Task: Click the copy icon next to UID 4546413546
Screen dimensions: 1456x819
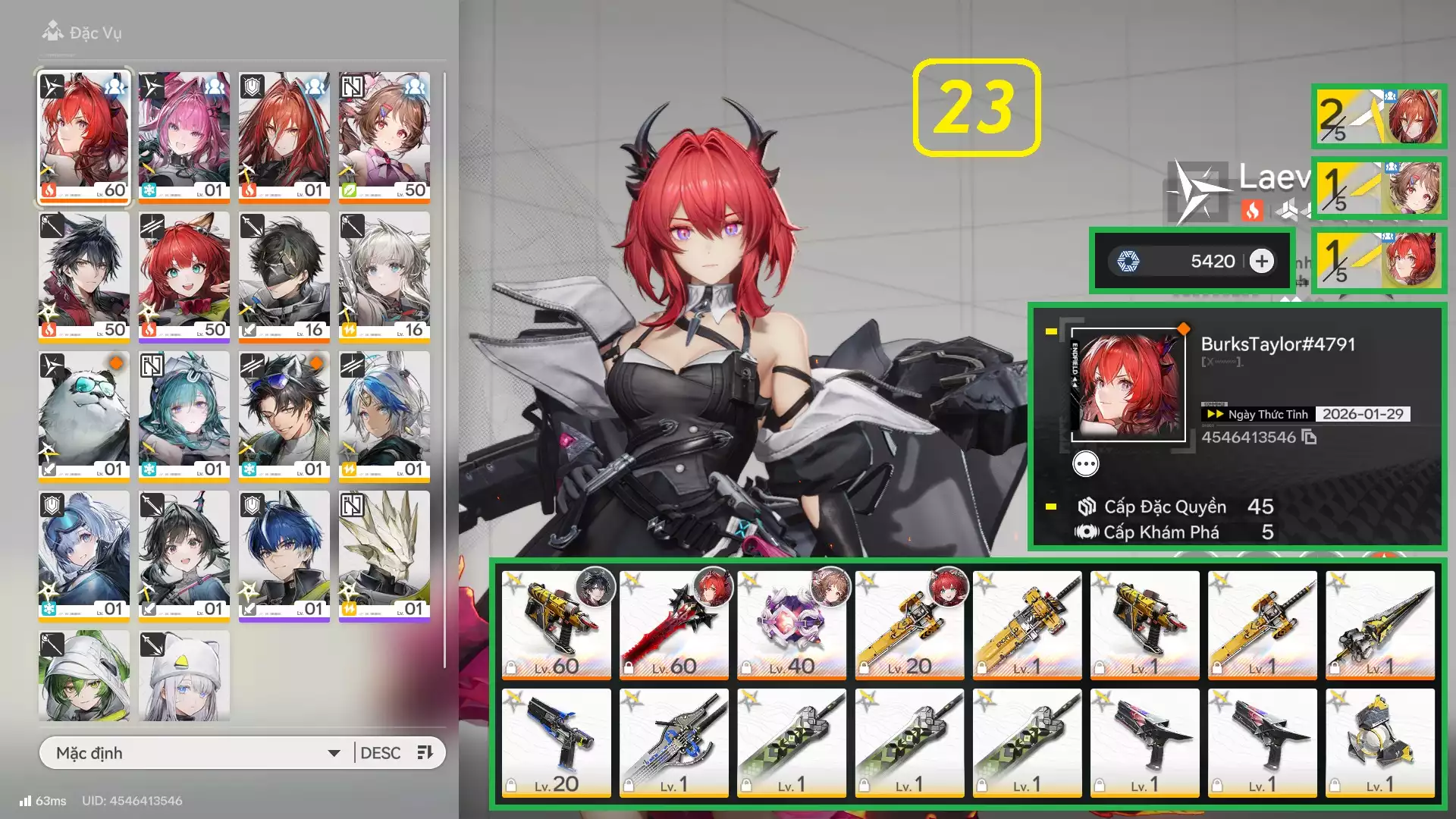Action: point(1309,438)
